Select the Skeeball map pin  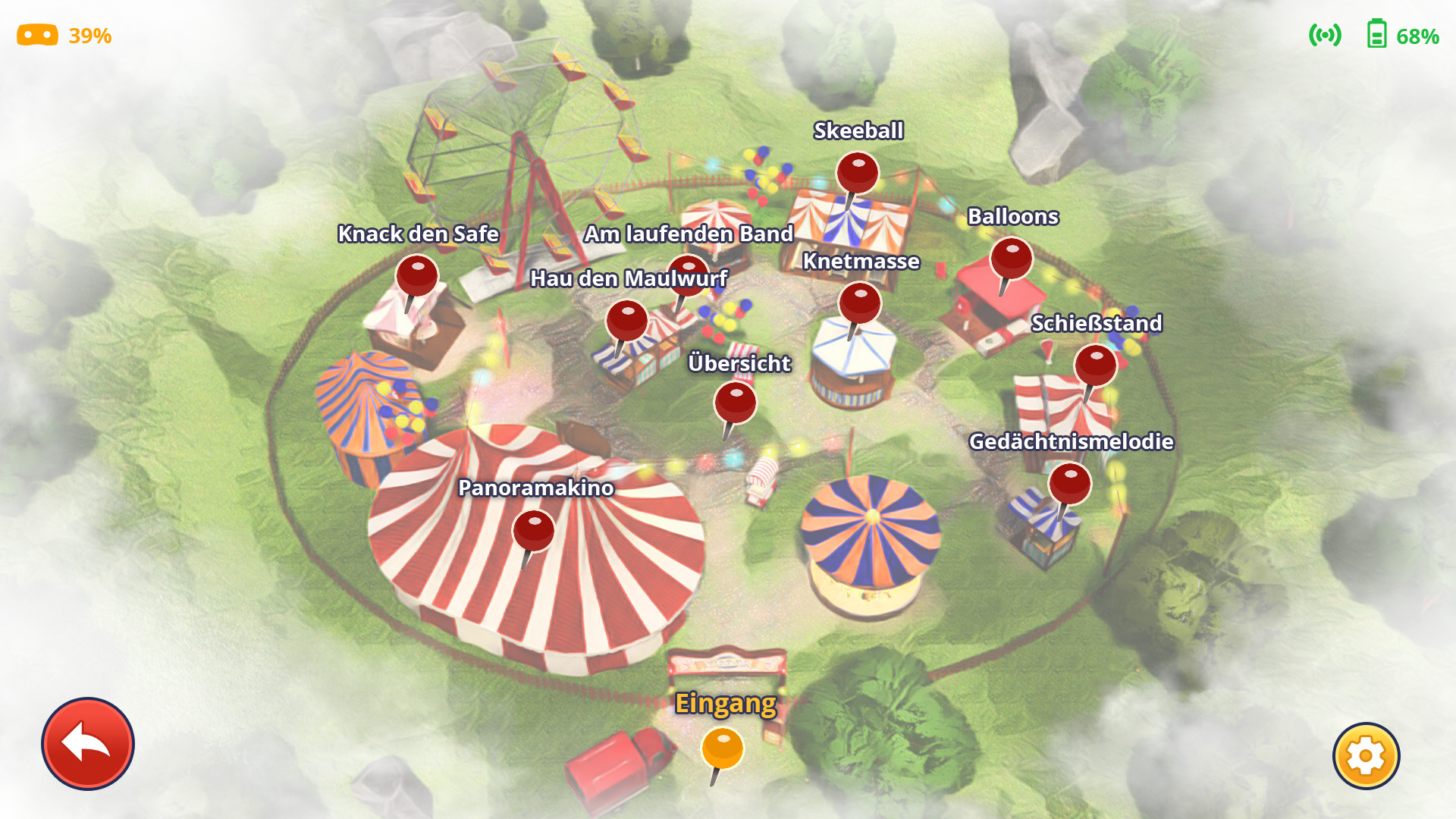coord(858,174)
